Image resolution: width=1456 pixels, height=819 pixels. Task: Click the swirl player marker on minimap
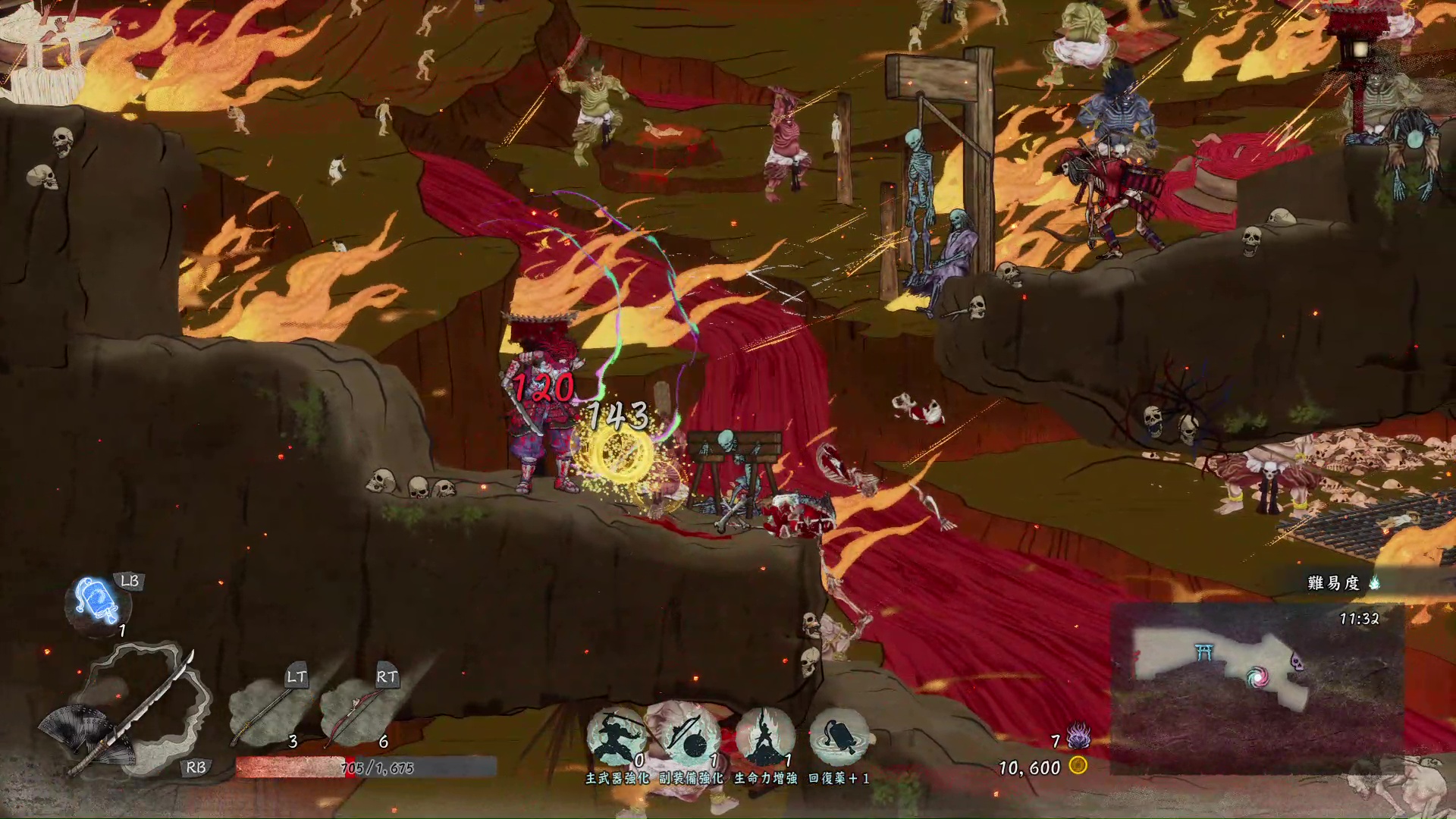(1257, 676)
